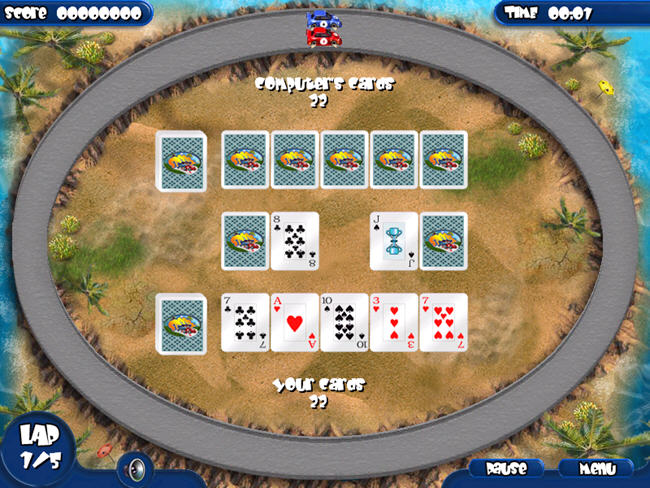
Task: Choose the 10 of spades card
Action: (x=344, y=322)
